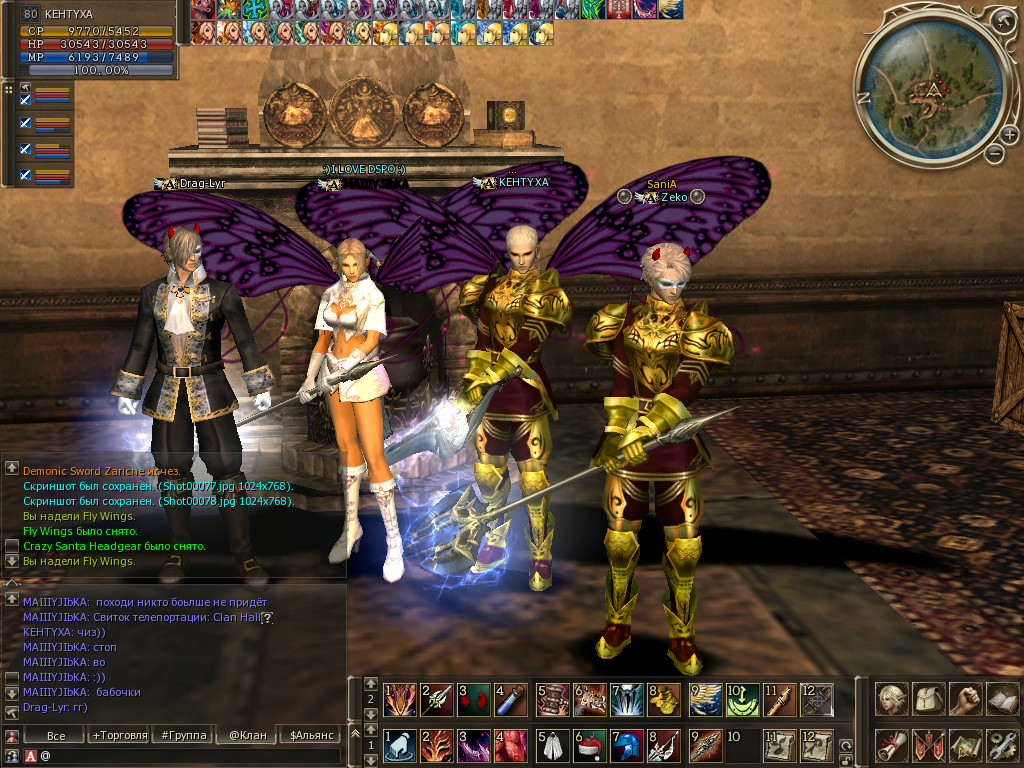Zoom out the minimap with minus button
The image size is (1024, 768).
994,153
